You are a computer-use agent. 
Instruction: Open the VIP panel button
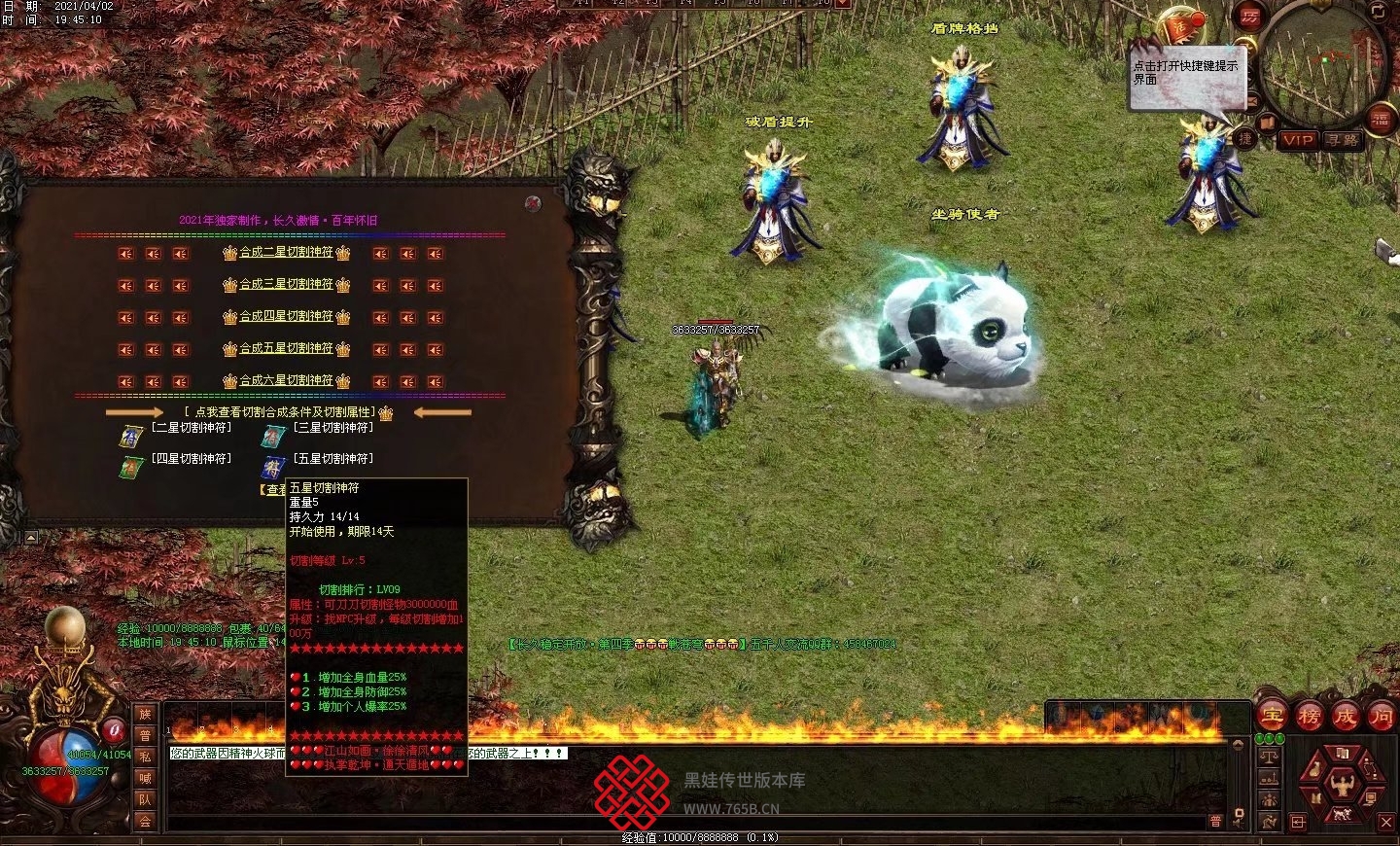[1297, 140]
